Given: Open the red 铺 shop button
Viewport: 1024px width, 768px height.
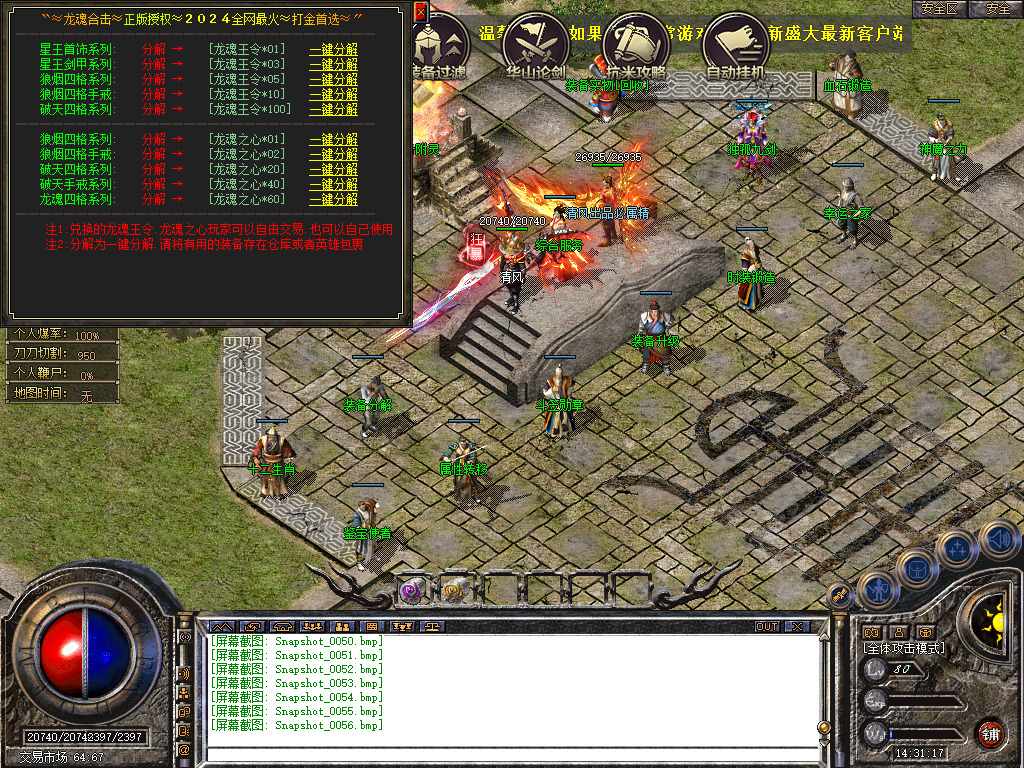Looking at the screenshot, I should [x=990, y=733].
